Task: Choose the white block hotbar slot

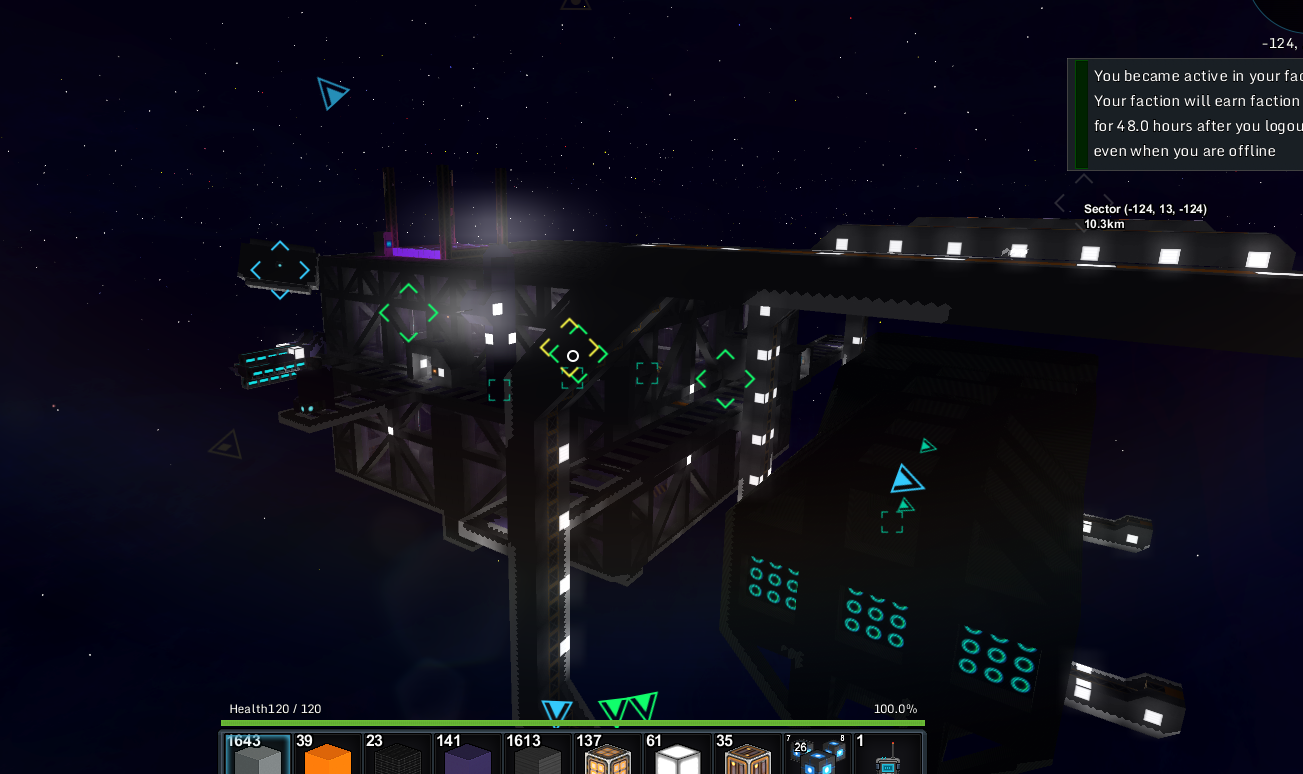Action: point(678,755)
